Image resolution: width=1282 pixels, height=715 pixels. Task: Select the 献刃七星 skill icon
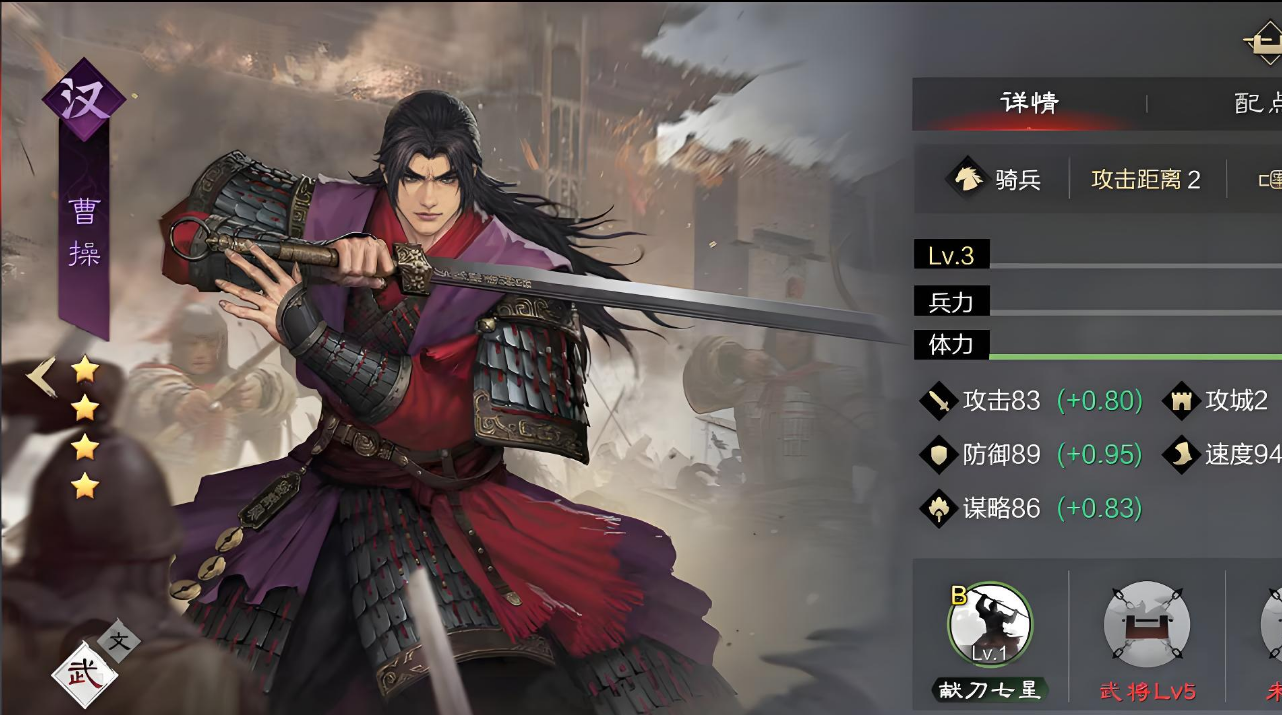click(989, 625)
